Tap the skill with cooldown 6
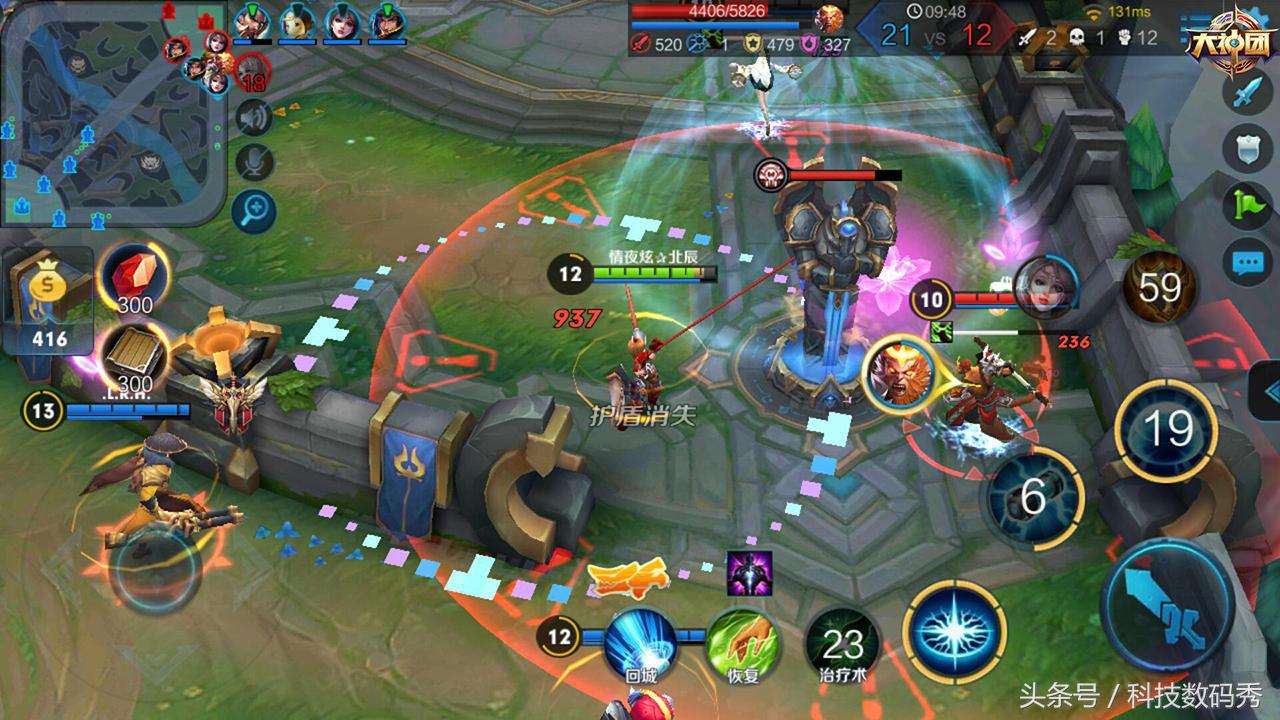 point(1034,496)
